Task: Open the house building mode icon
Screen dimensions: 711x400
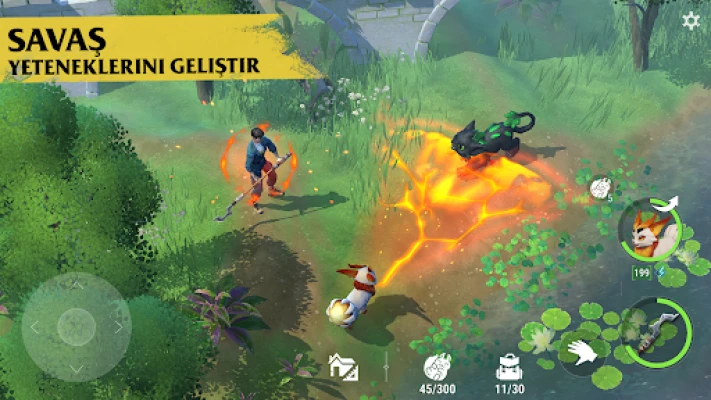Action: (342, 366)
